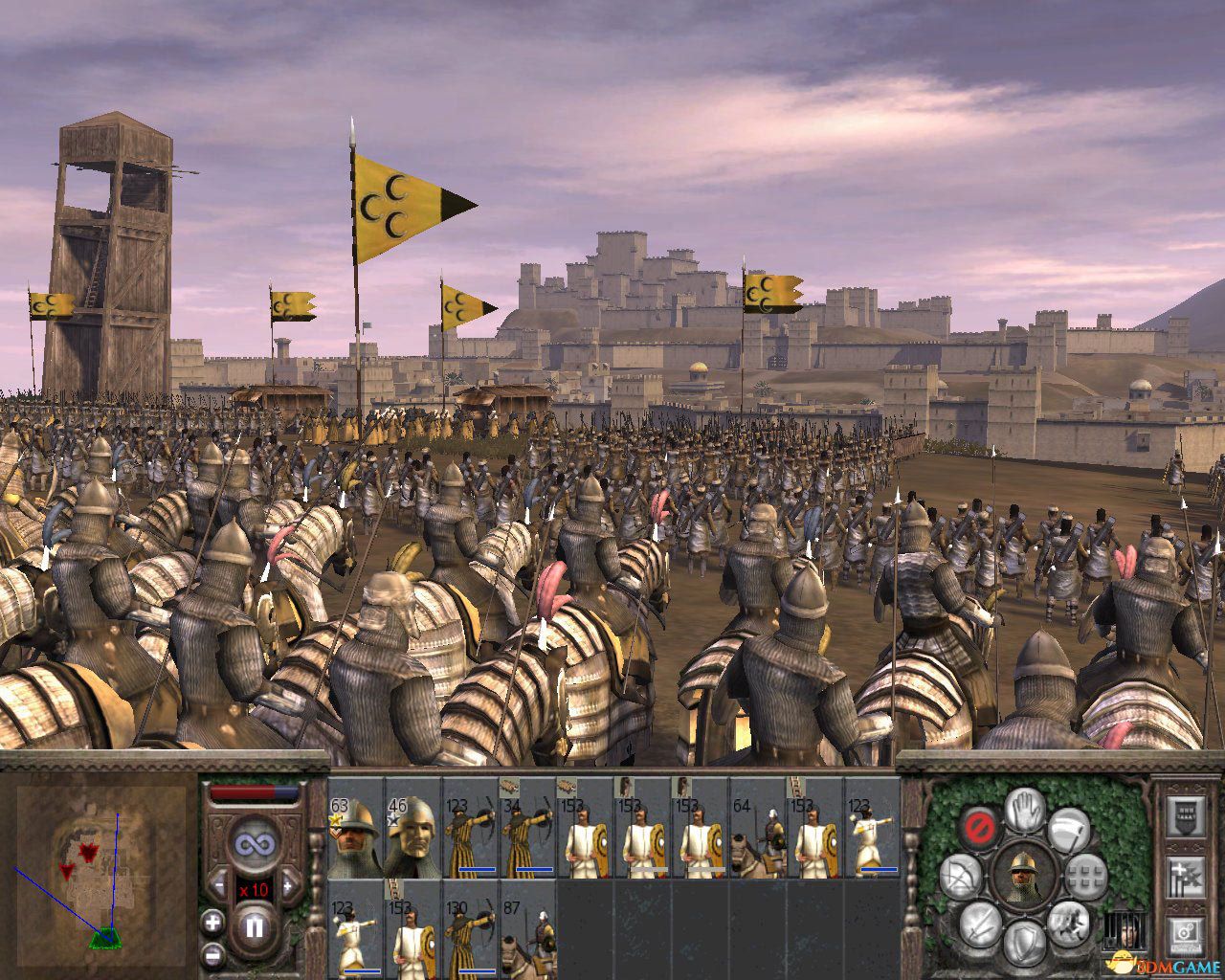This screenshot has height=980, width=1225.
Task: Open the unit grouping grid icon
Action: tap(1084, 878)
